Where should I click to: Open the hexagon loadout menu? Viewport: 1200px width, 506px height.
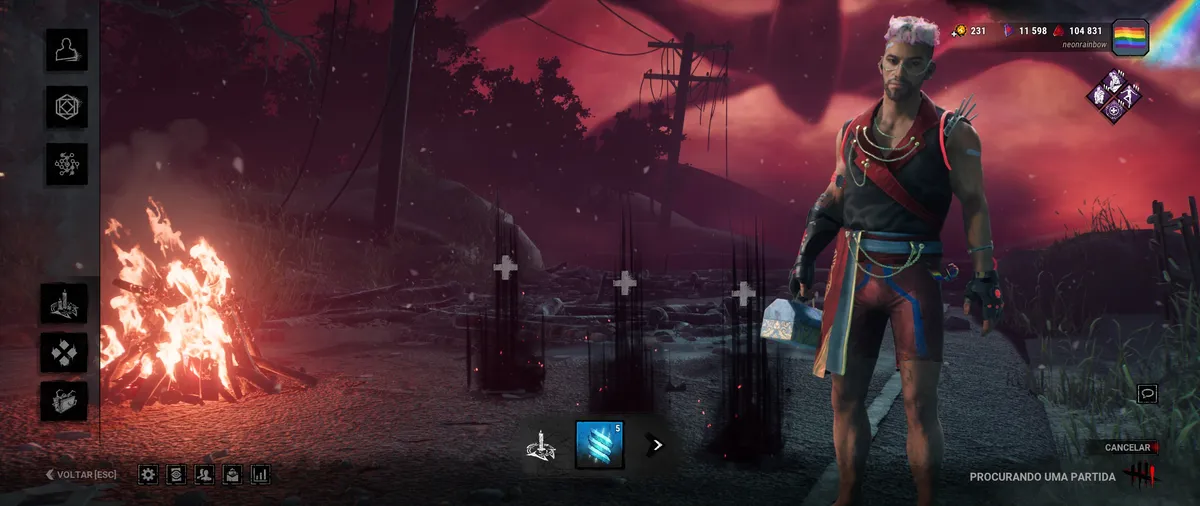coord(67,107)
